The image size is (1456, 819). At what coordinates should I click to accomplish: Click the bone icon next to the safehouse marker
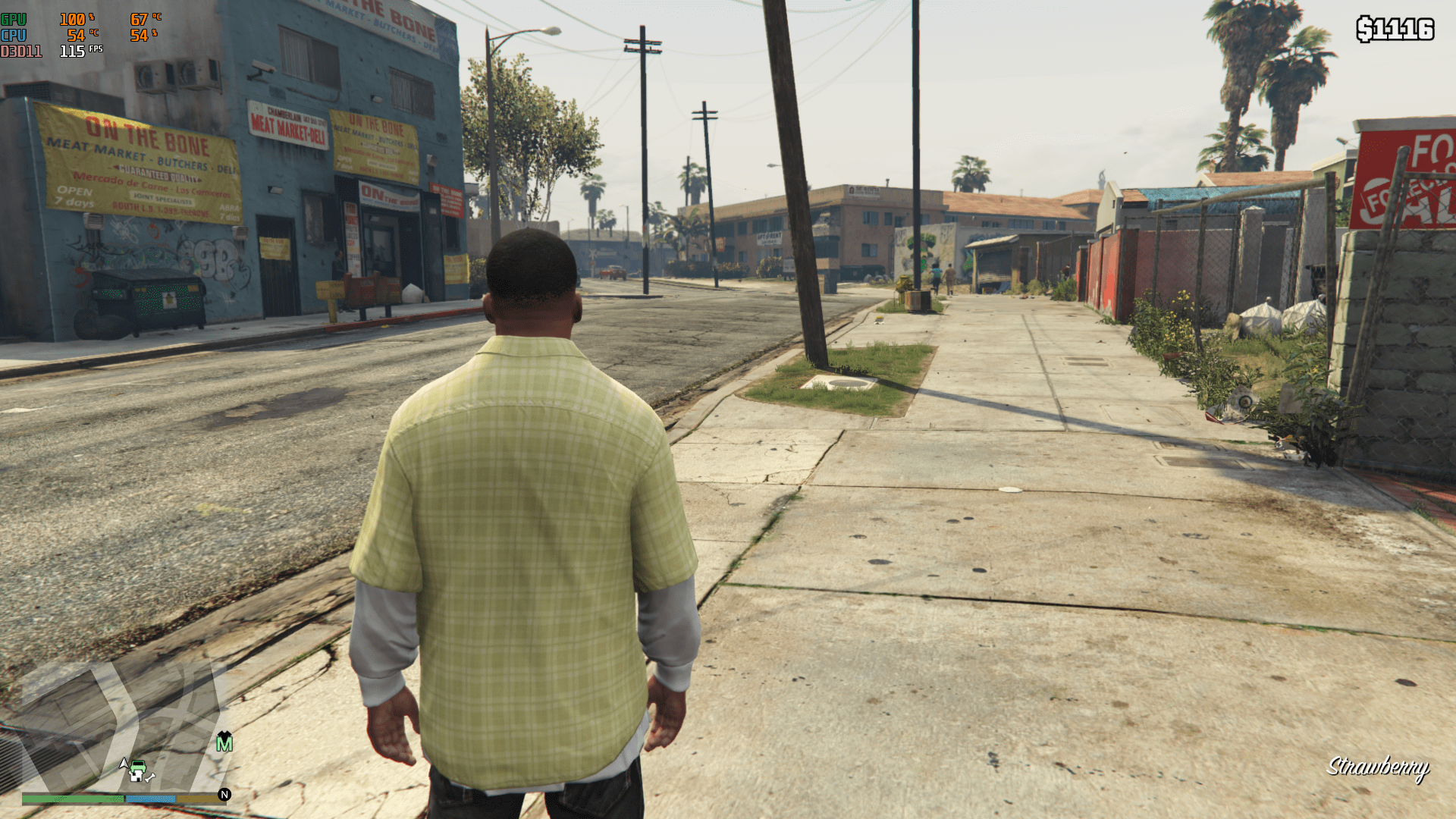pos(149,778)
